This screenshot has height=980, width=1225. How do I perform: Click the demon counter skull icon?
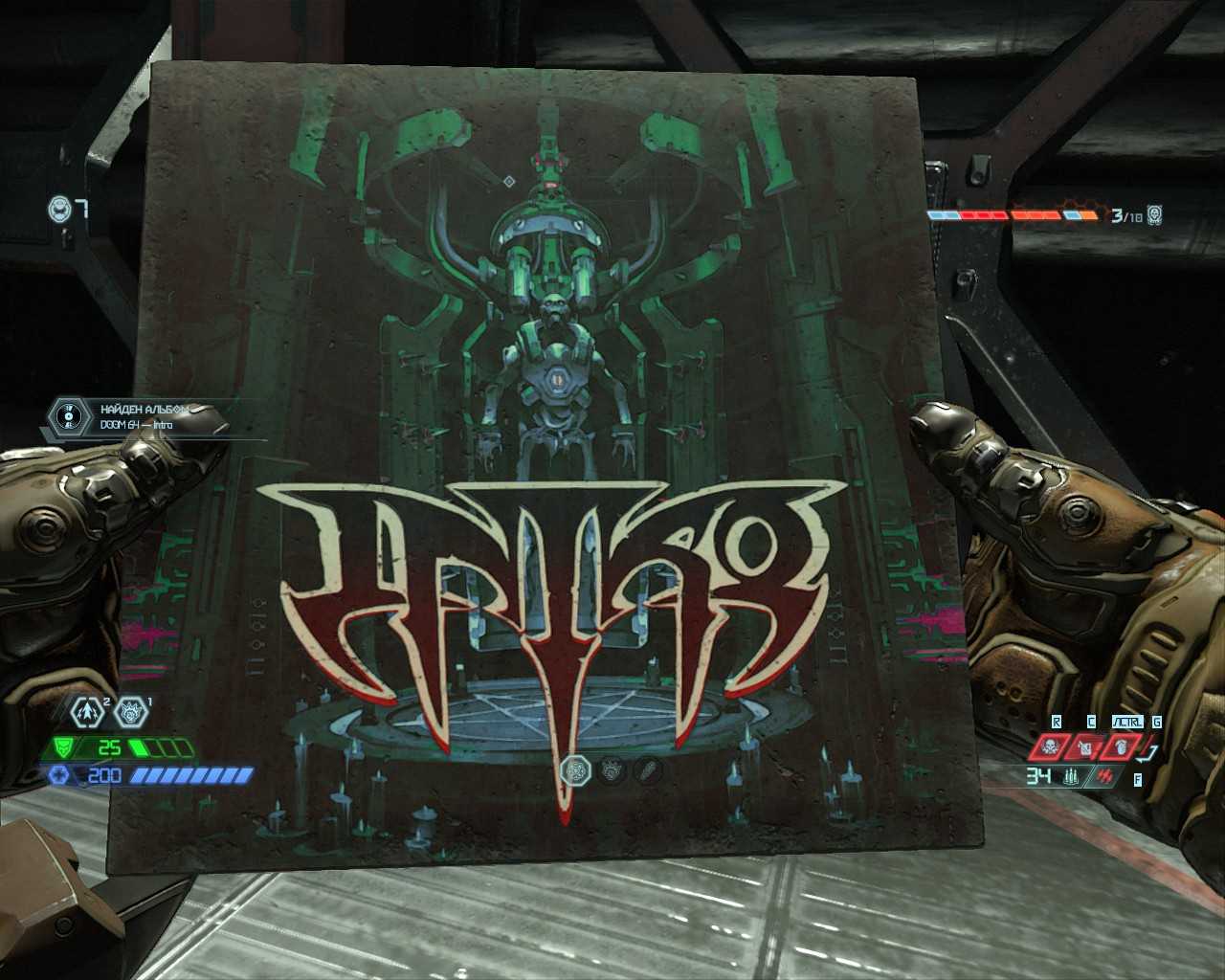tap(1155, 215)
